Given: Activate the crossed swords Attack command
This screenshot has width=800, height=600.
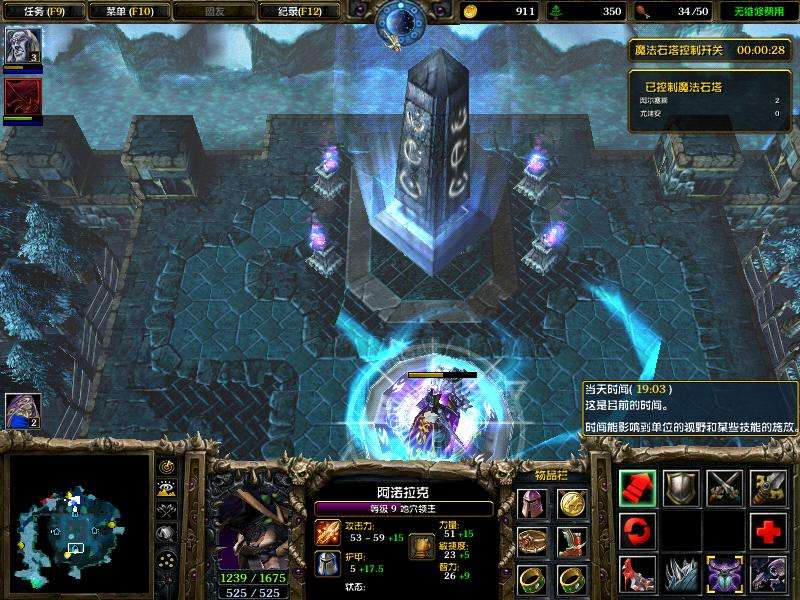Looking at the screenshot, I should (x=724, y=488).
